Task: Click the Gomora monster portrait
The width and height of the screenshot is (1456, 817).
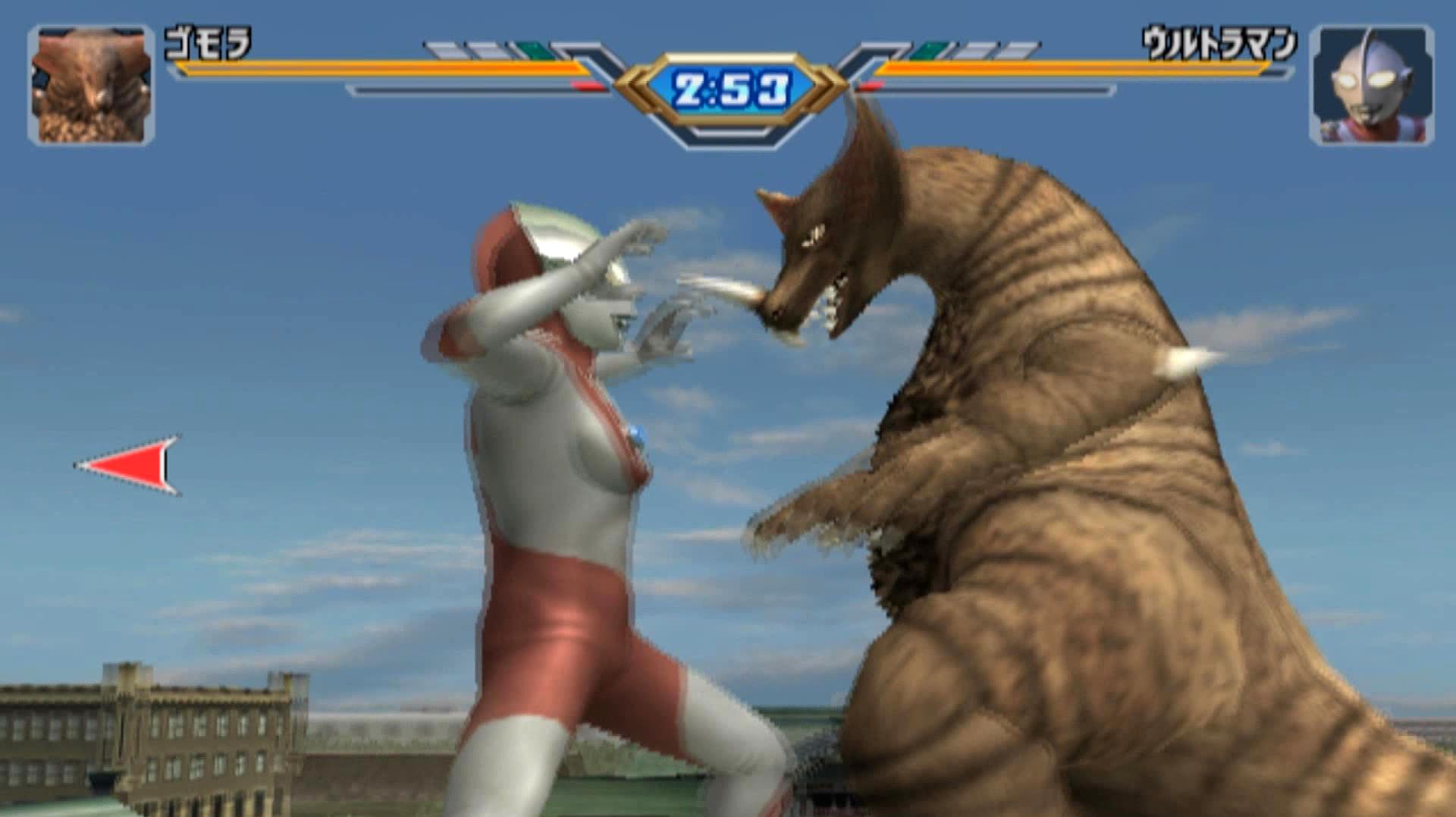Action: click(x=91, y=85)
